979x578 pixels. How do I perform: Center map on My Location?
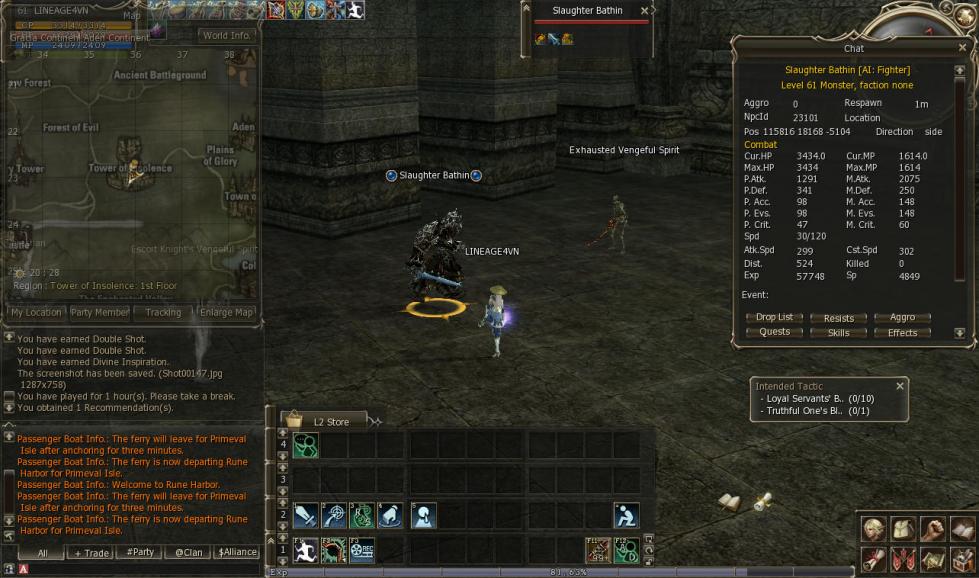(x=36, y=313)
